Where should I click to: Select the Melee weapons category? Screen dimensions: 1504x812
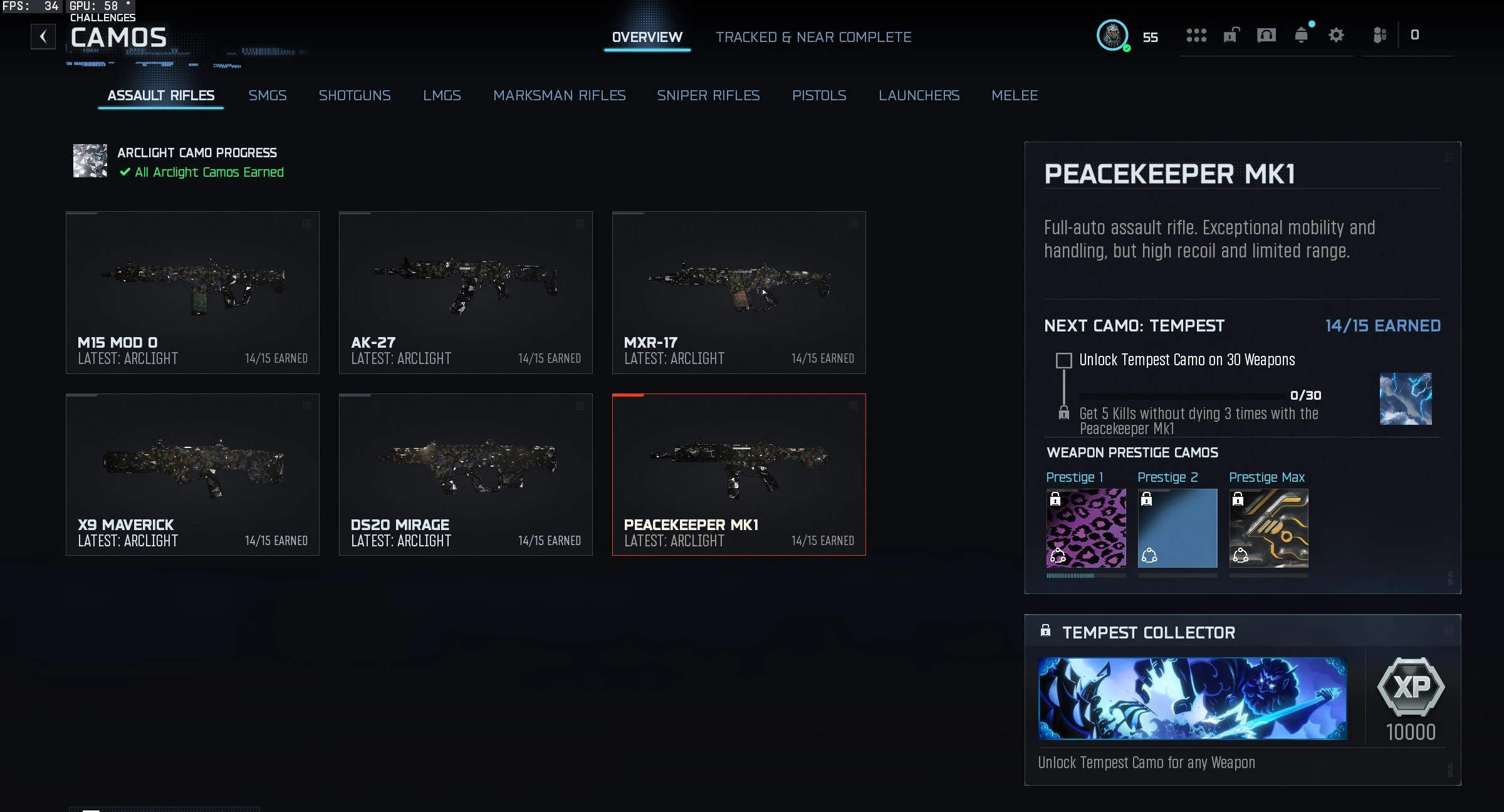point(1015,95)
